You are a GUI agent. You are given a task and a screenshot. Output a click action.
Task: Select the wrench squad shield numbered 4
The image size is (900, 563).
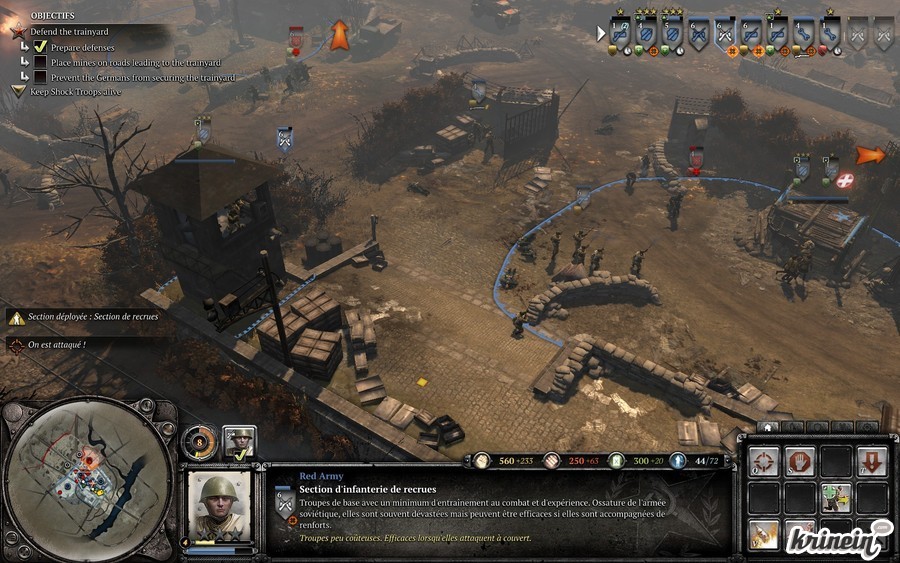point(803,32)
